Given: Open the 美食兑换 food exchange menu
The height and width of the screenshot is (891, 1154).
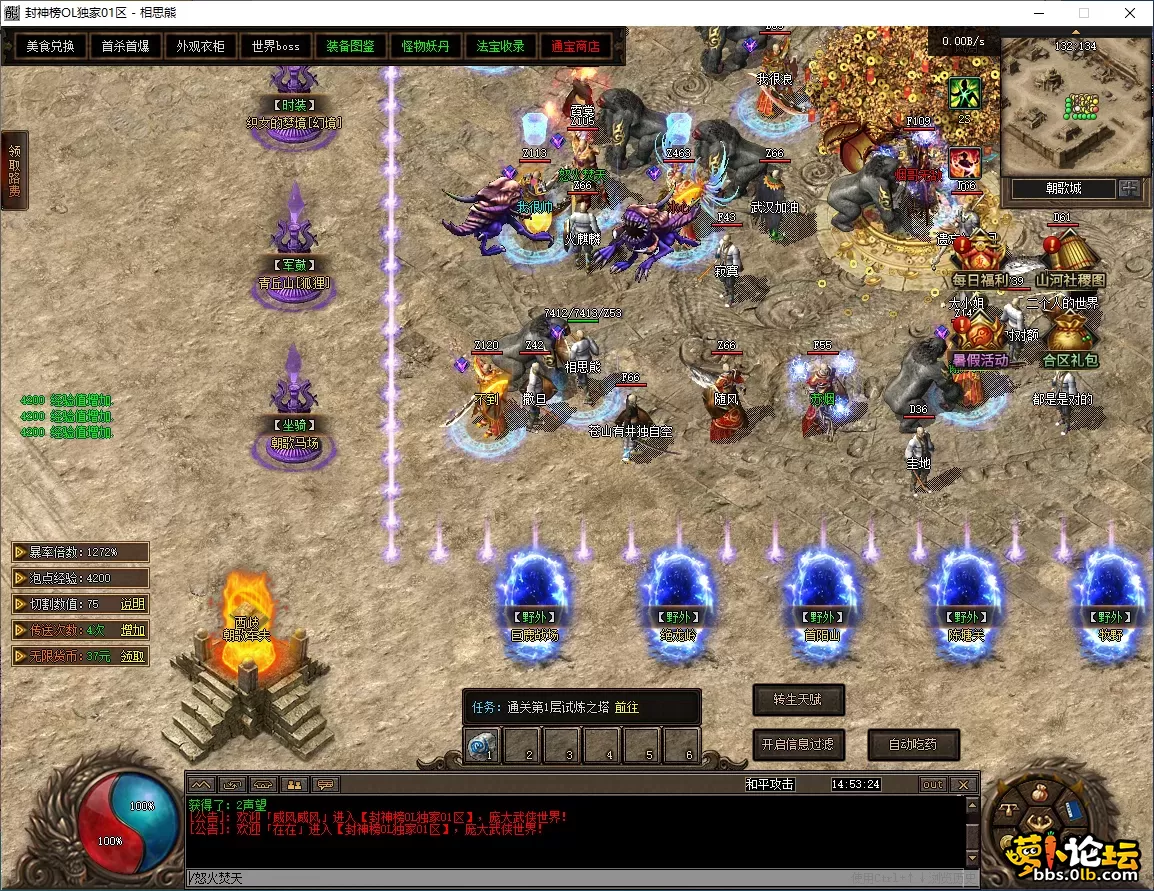Looking at the screenshot, I should 50,46.
